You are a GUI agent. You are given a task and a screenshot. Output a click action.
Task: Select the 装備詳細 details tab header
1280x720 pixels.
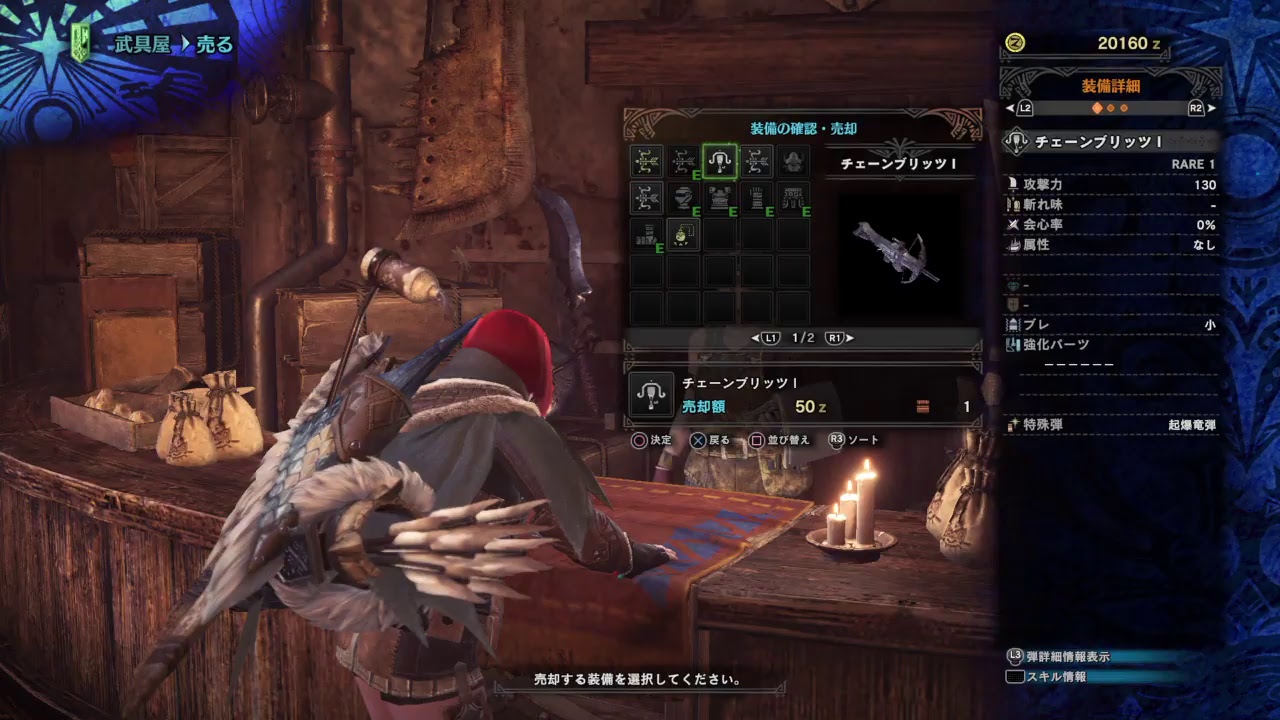point(1111,88)
